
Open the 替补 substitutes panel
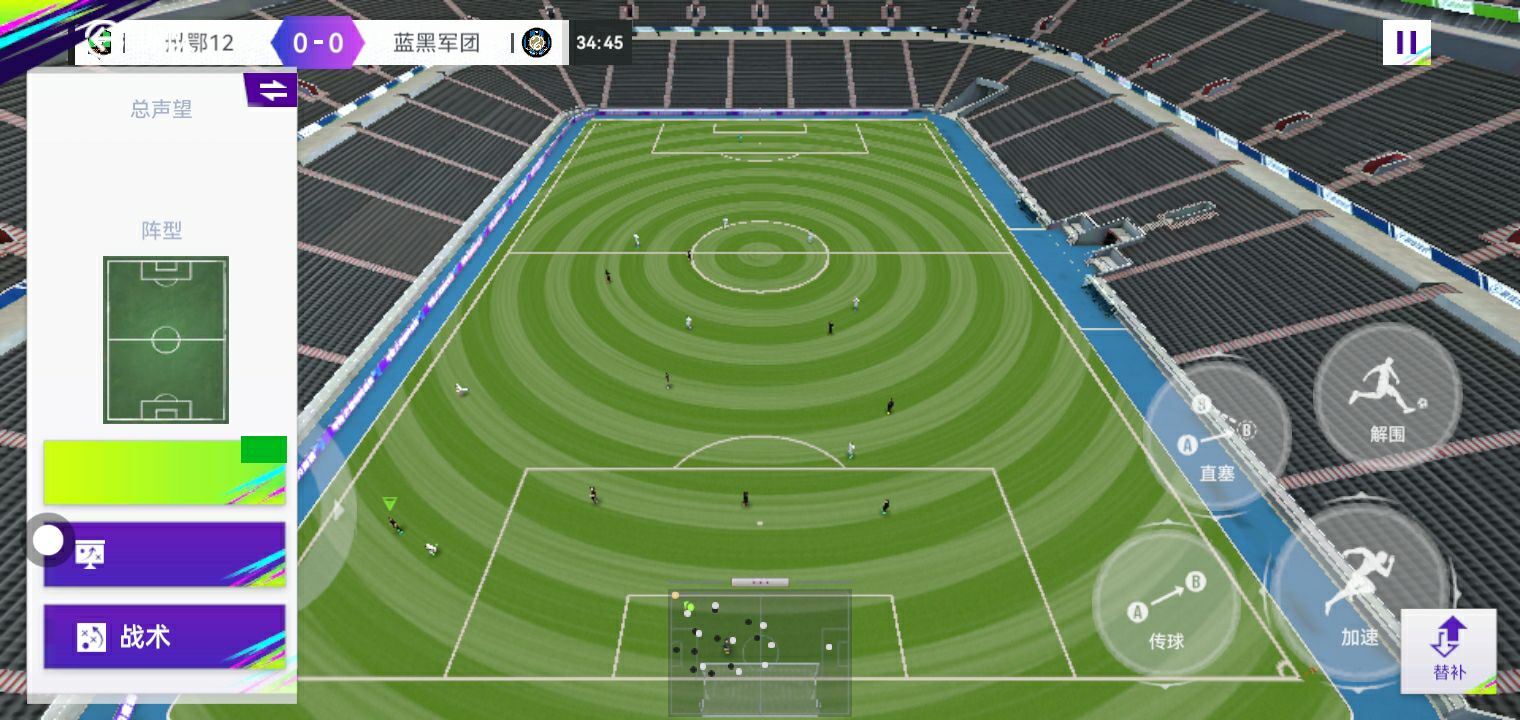tap(1448, 650)
